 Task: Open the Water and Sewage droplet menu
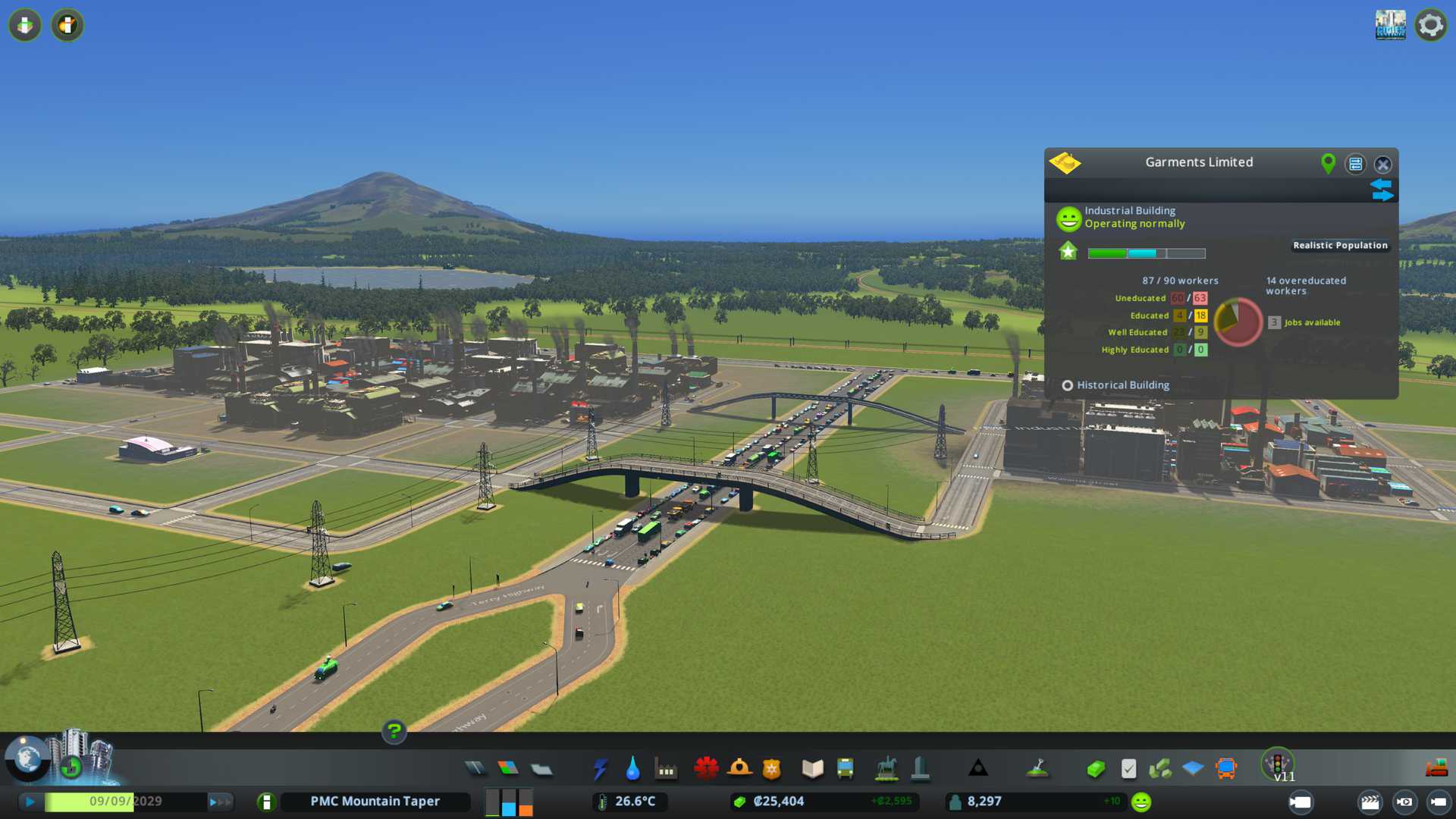[632, 769]
